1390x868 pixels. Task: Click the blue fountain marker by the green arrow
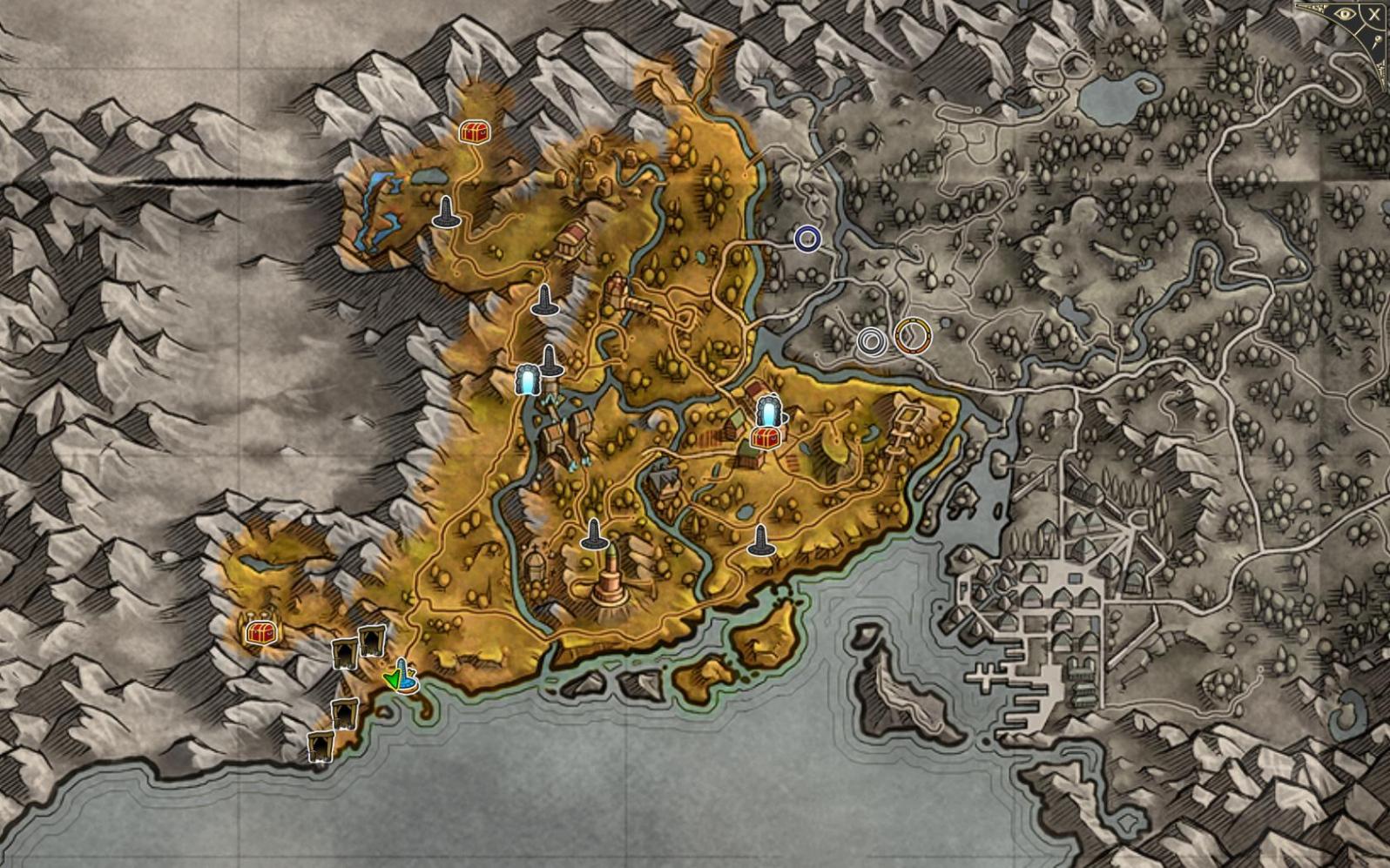click(405, 678)
